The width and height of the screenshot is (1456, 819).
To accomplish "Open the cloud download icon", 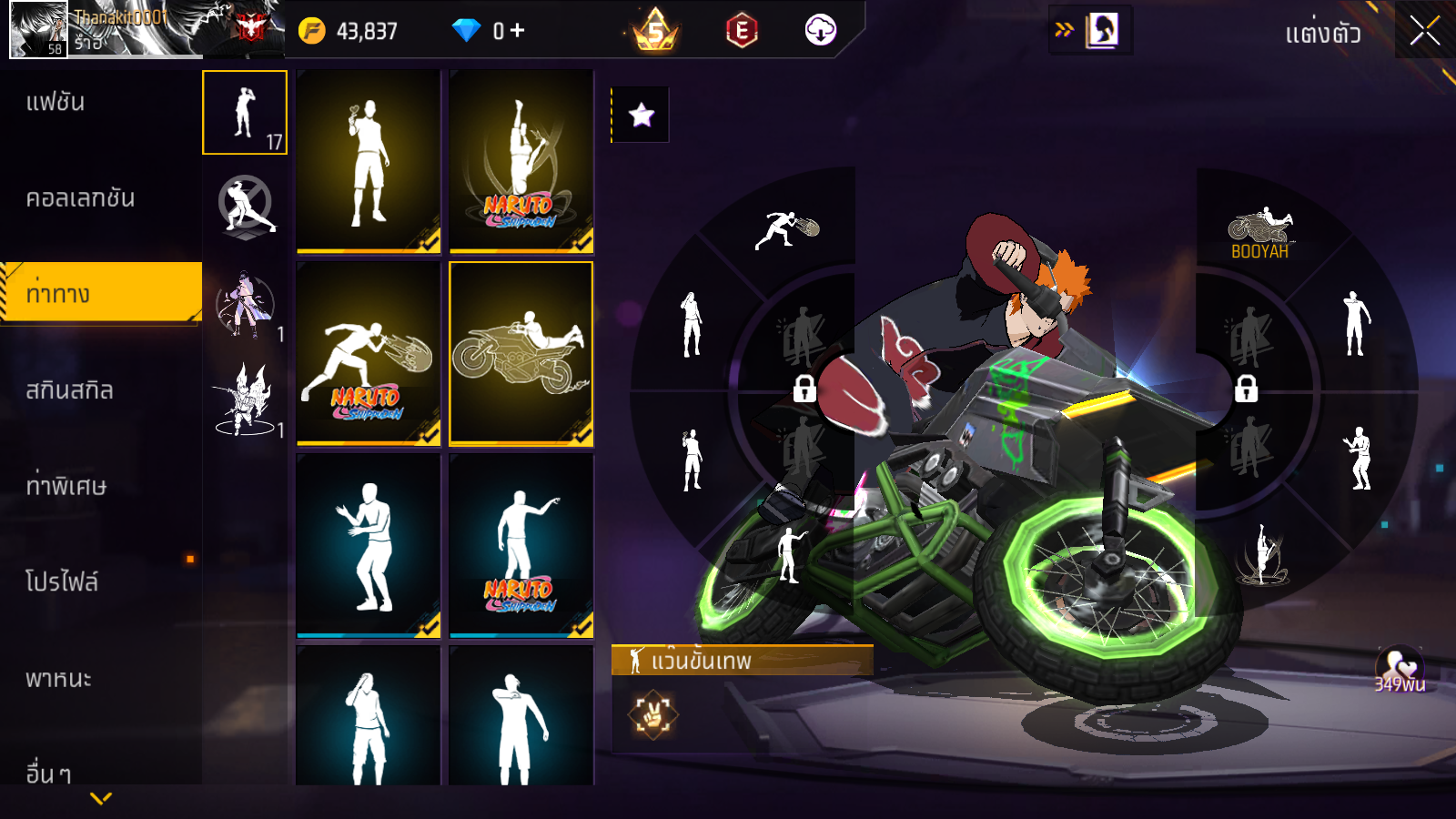I will 820,31.
